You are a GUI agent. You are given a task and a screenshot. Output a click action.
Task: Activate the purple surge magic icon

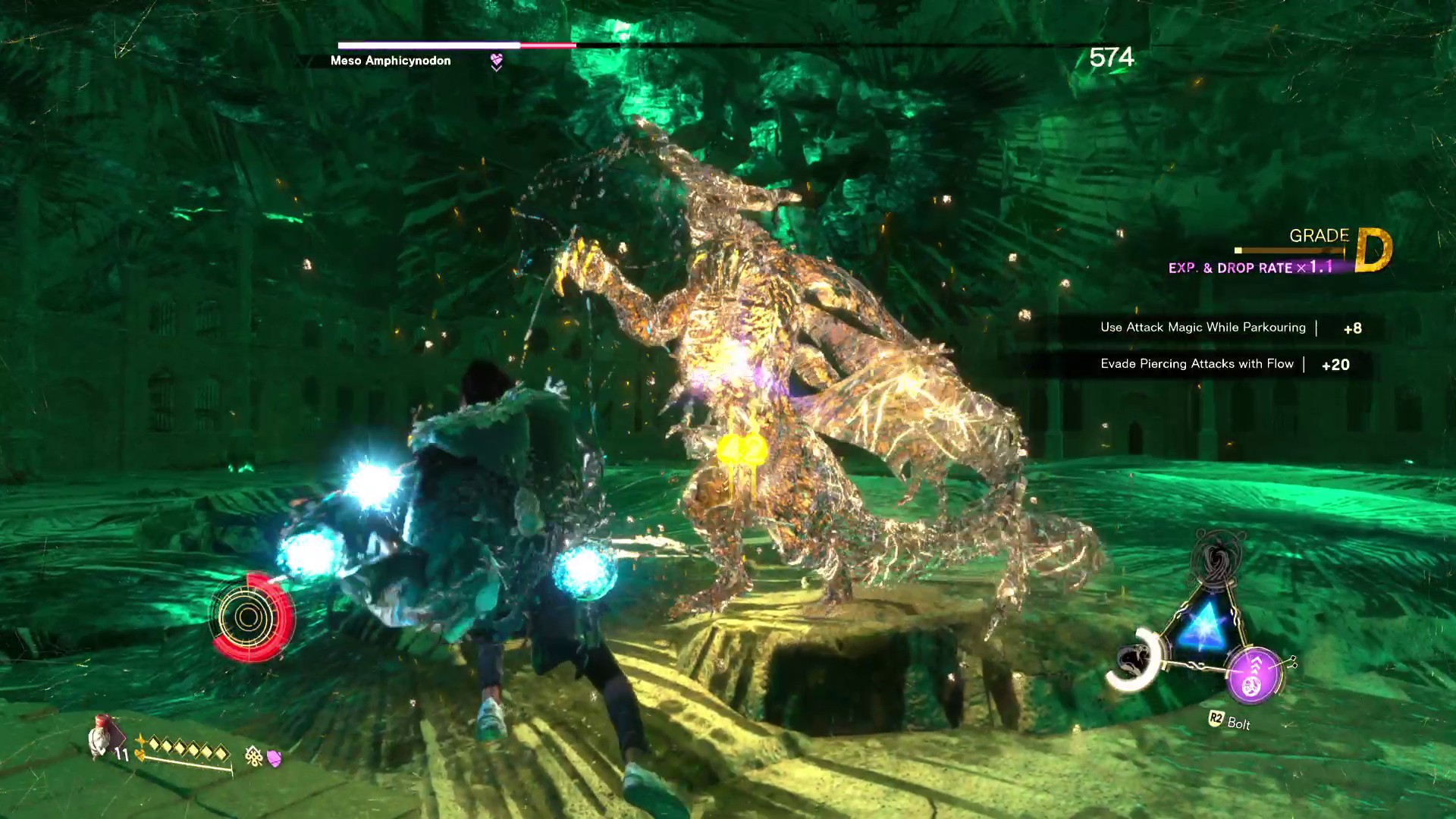point(1254,675)
